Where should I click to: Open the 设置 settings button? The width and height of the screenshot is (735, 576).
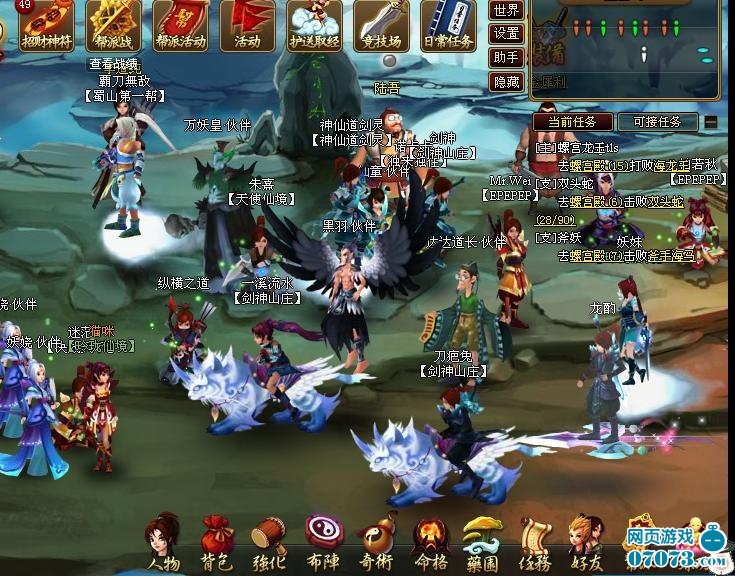pyautogui.click(x=507, y=34)
